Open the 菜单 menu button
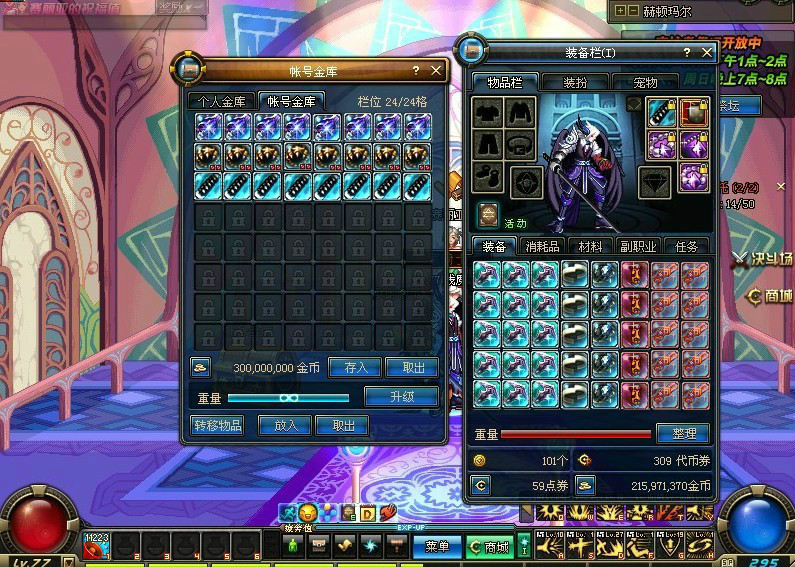This screenshot has height=567, width=795. pos(437,547)
